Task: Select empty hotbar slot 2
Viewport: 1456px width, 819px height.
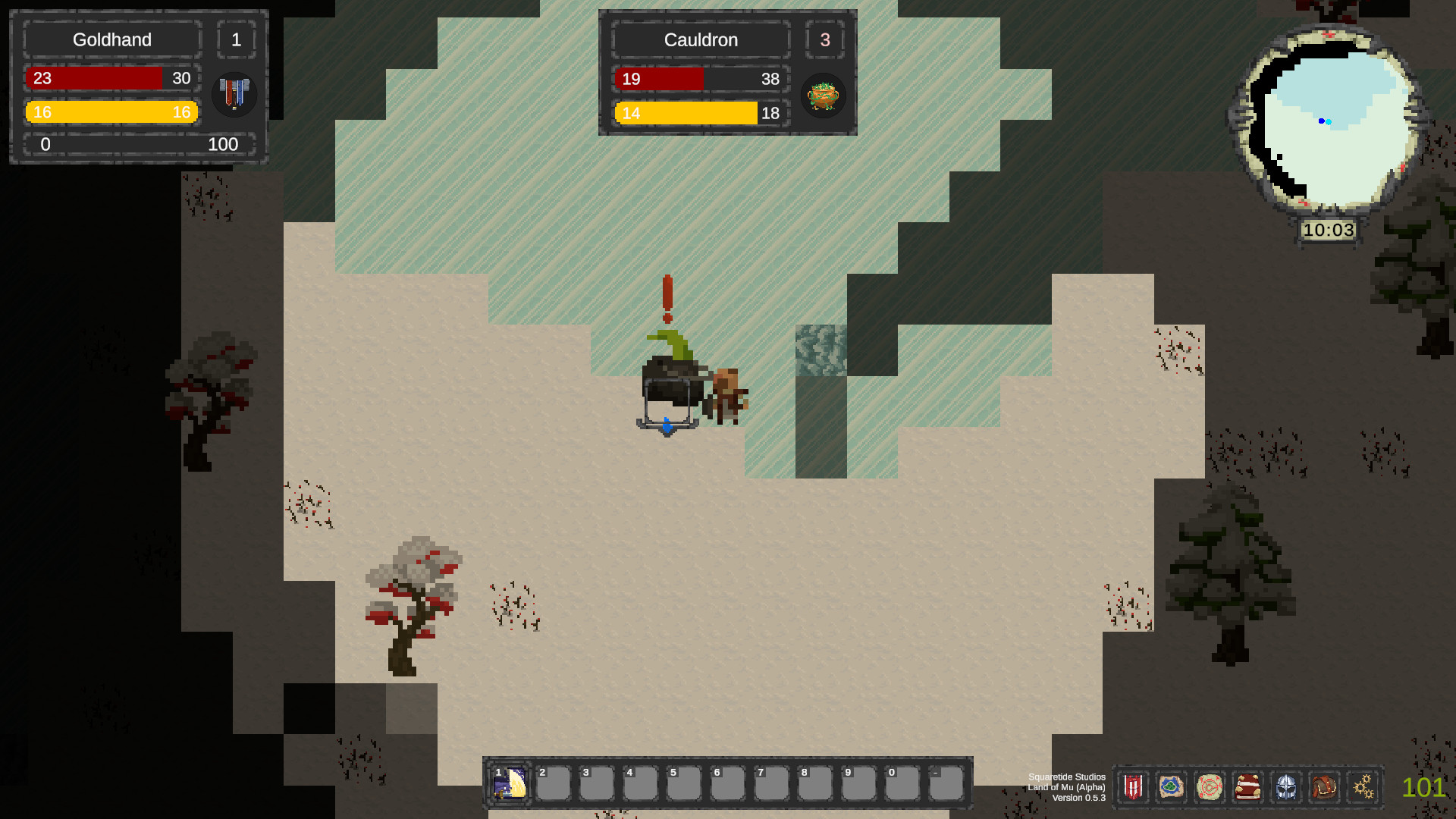Action: click(x=554, y=783)
